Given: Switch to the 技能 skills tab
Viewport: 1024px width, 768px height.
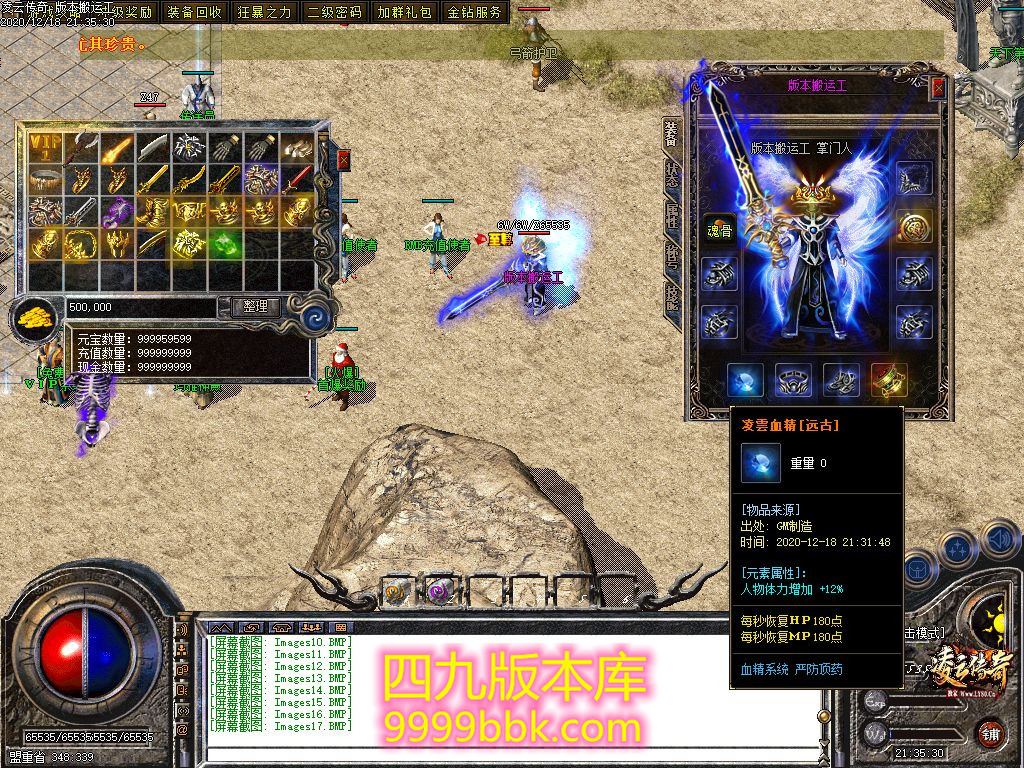Looking at the screenshot, I should point(672,299).
